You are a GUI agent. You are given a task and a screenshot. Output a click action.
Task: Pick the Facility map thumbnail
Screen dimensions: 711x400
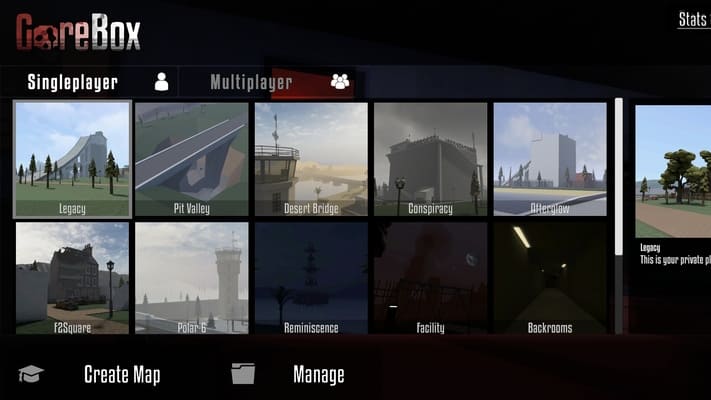coord(430,278)
